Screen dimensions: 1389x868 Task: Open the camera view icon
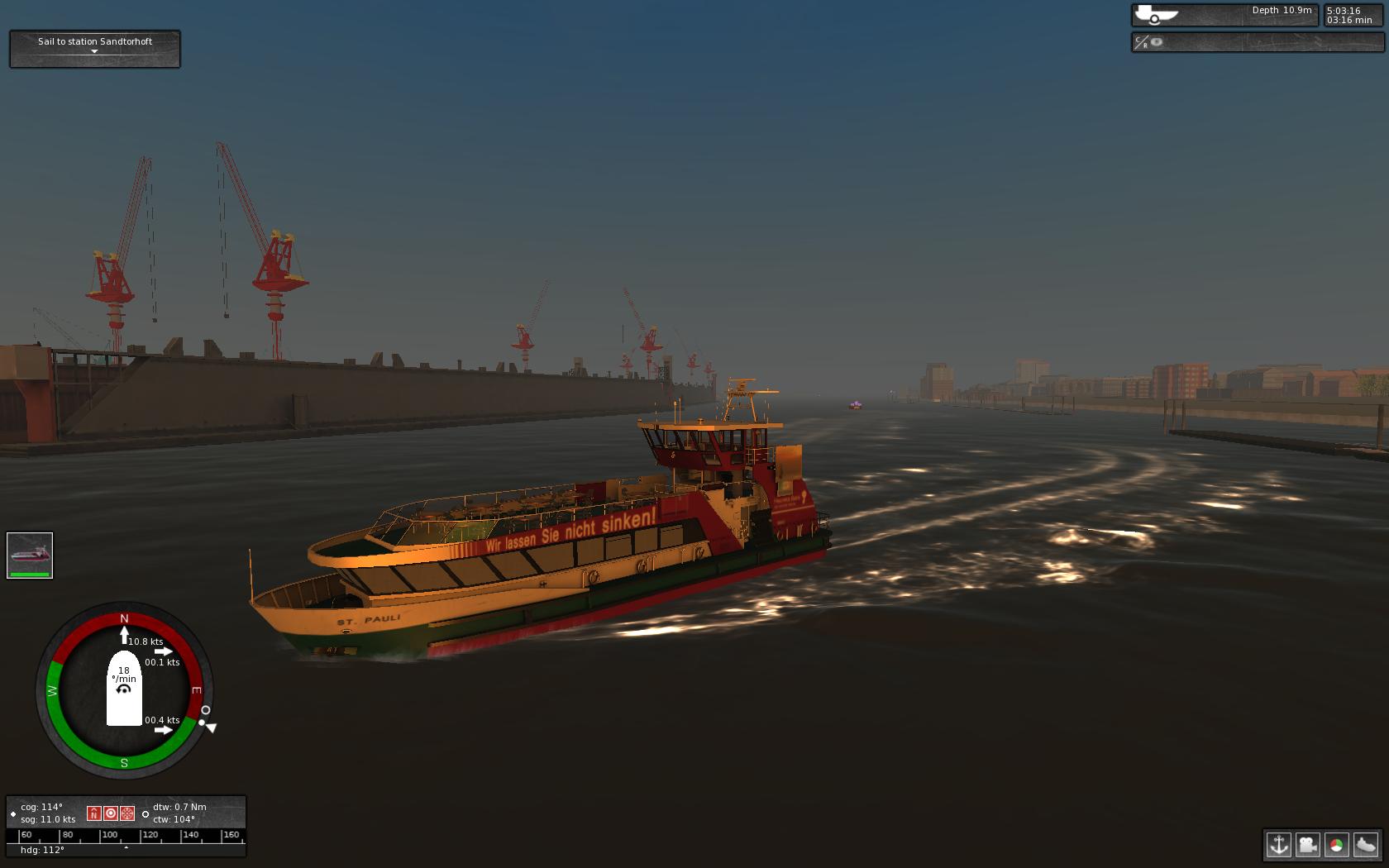coord(1308,846)
